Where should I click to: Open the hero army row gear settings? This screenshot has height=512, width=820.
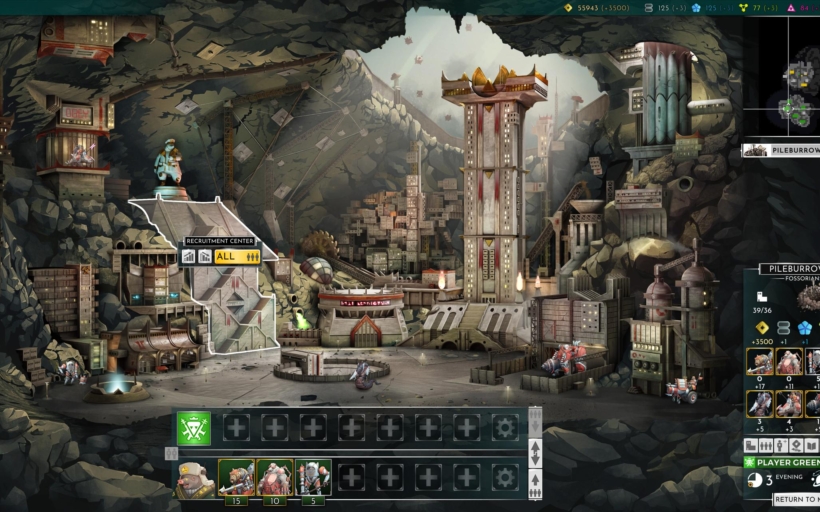pyautogui.click(x=505, y=478)
